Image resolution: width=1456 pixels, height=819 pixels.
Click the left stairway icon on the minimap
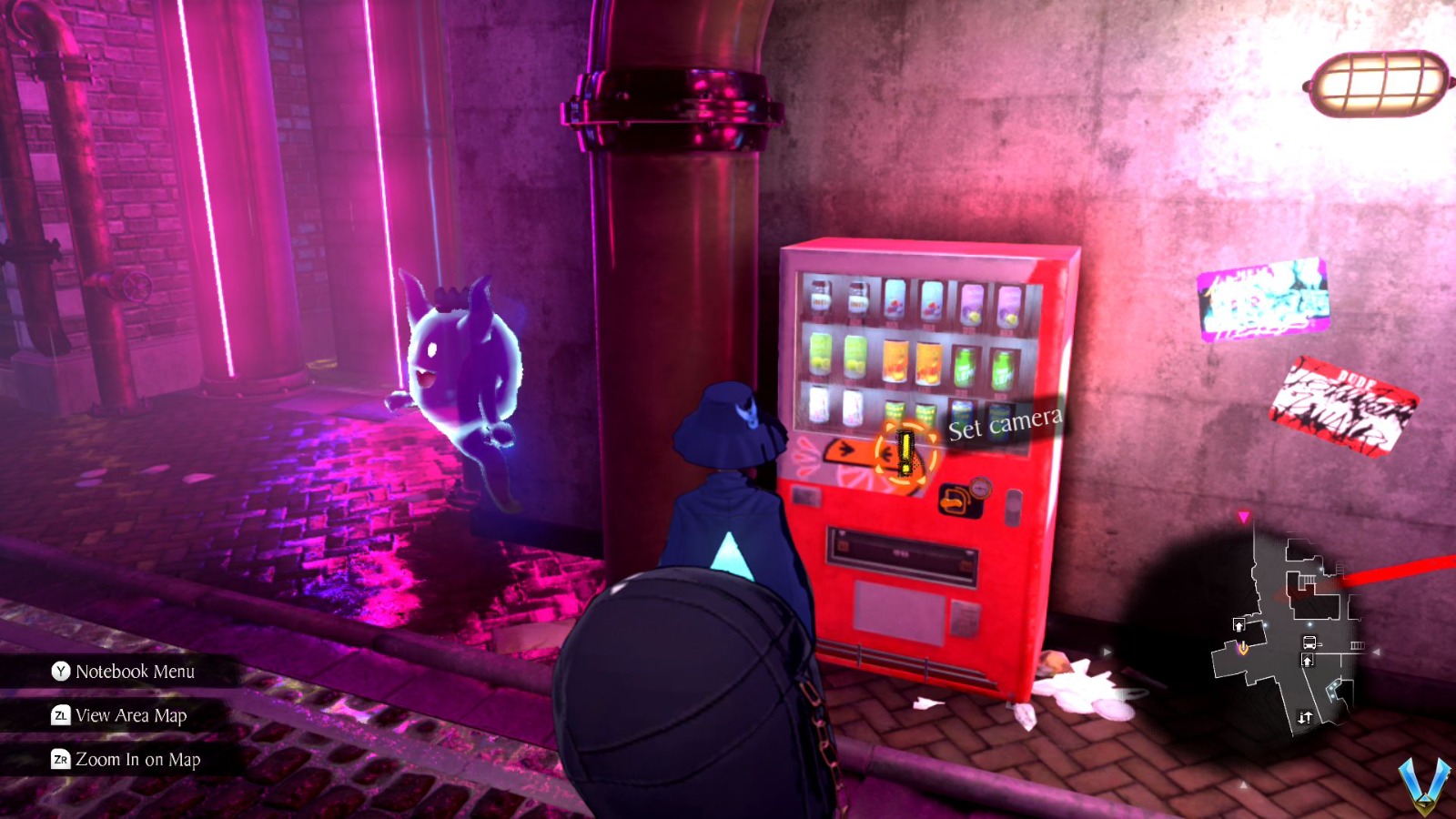(x=1239, y=624)
